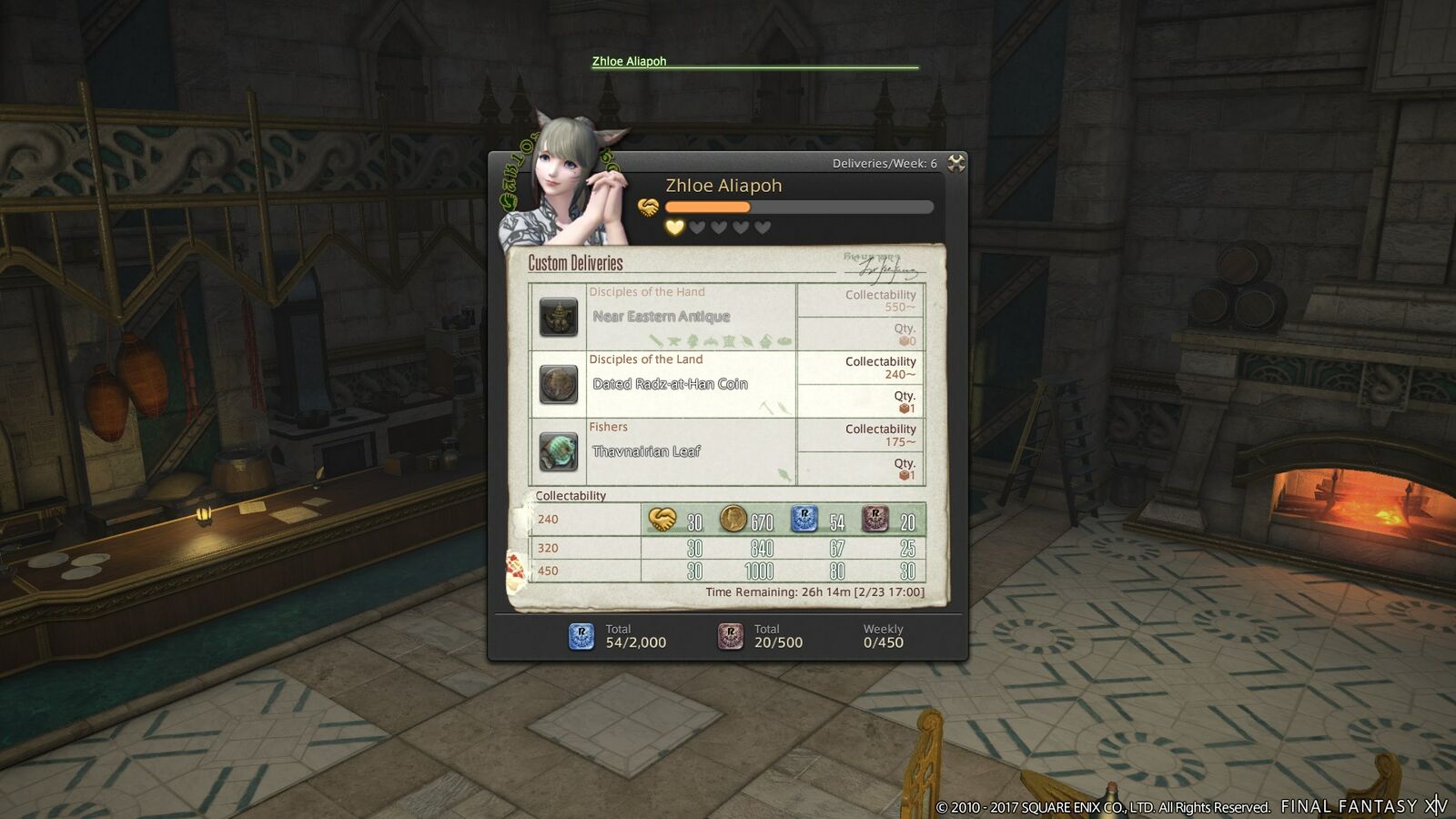Viewport: 1456px width, 819px height.
Task: Close the Custom Deliveries window
Action: (x=955, y=163)
